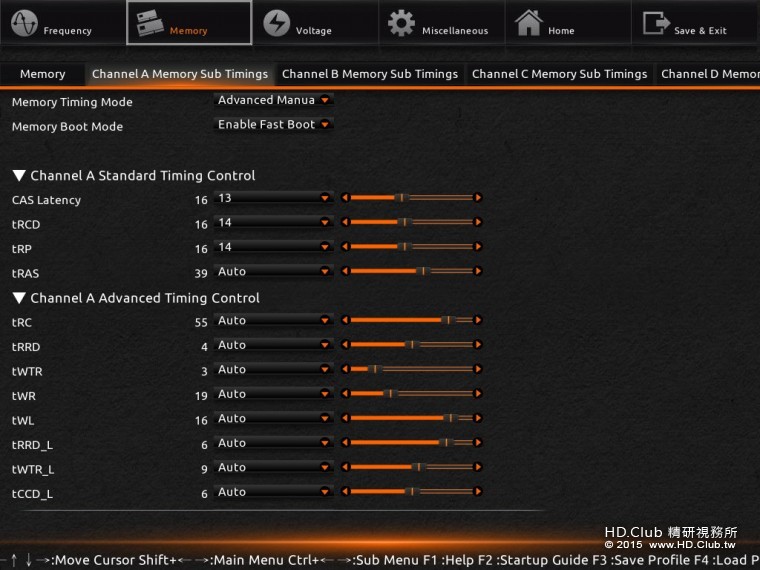Collapse Channel A Standard Timing Control
Image resolution: width=760 pixels, height=570 pixels.
(x=19, y=176)
